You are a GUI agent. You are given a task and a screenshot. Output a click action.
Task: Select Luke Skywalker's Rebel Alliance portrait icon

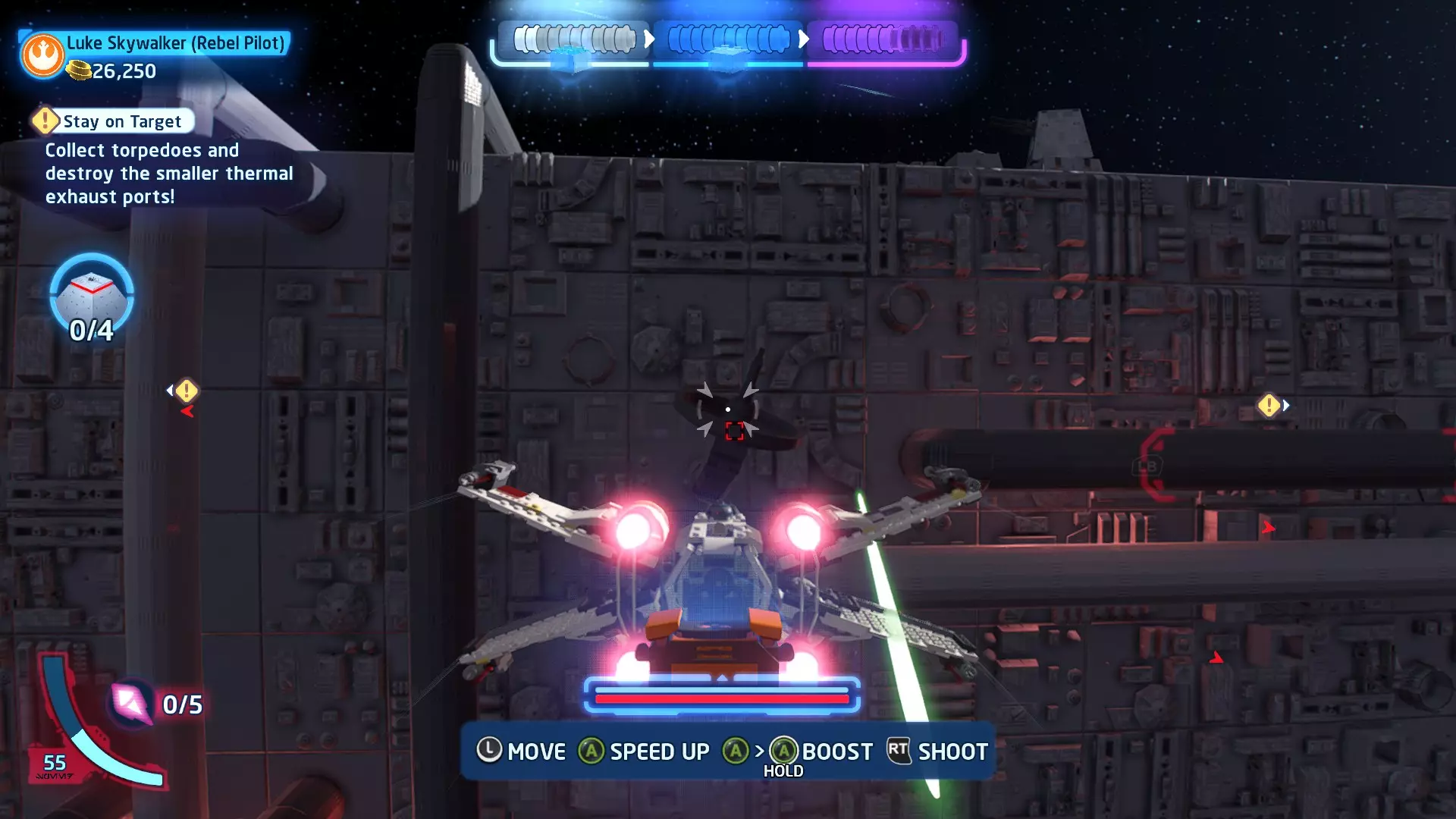click(42, 55)
